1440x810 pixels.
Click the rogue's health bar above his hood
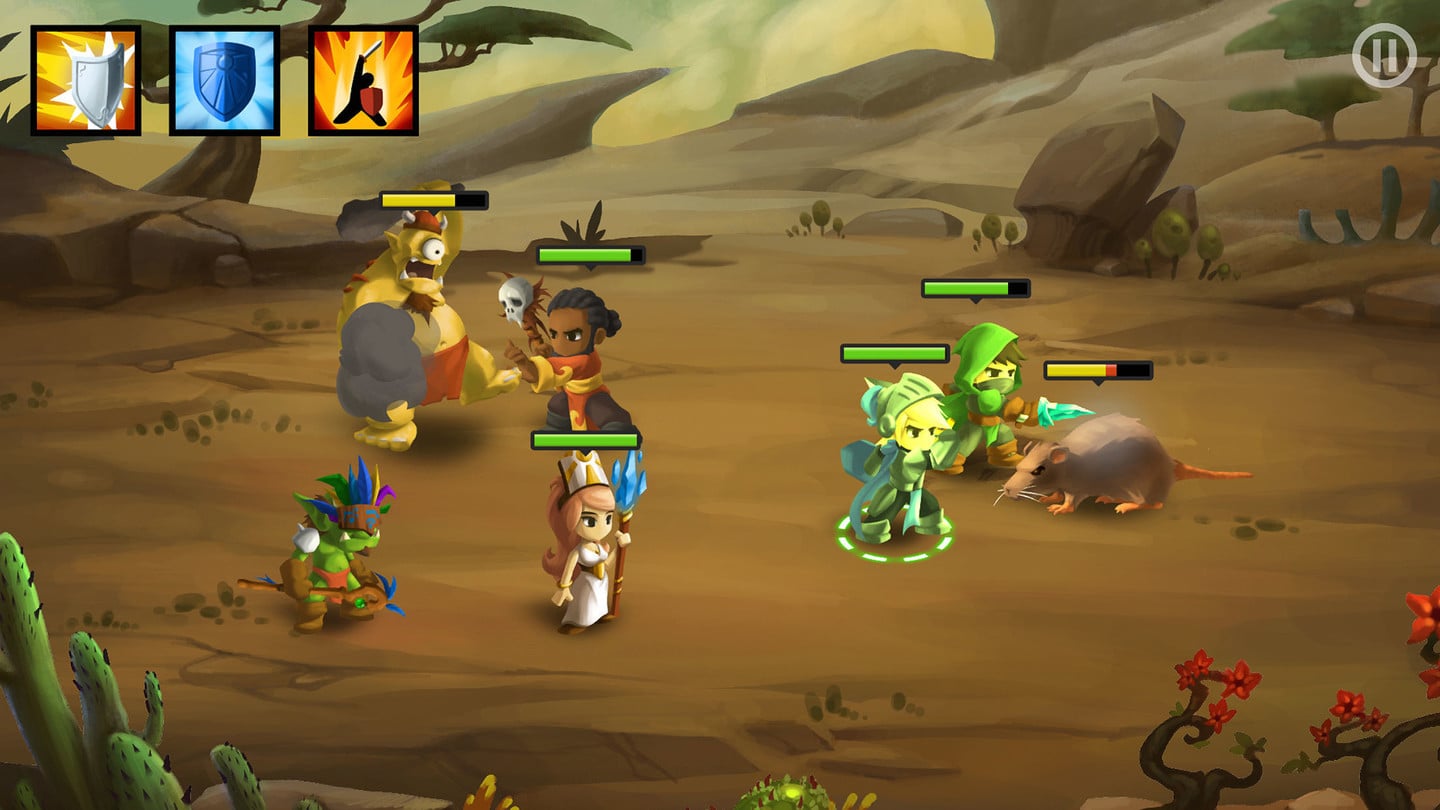[x=973, y=290]
